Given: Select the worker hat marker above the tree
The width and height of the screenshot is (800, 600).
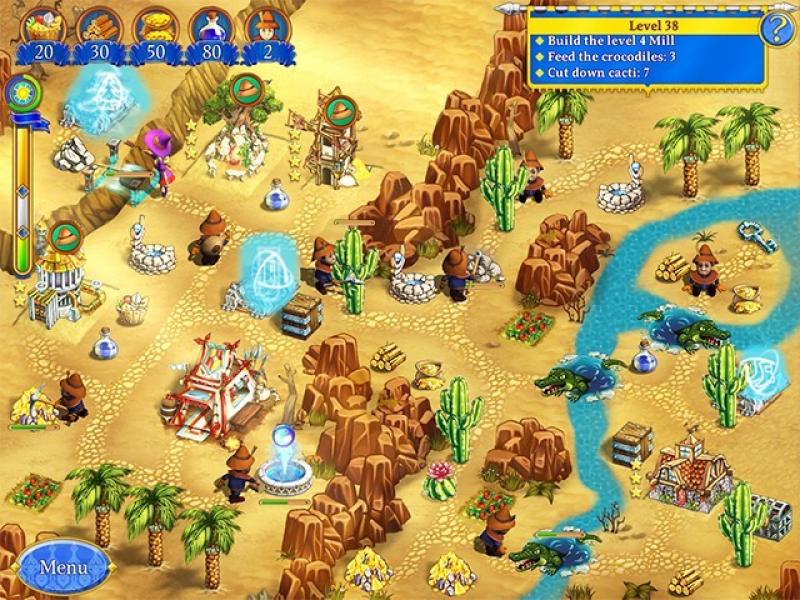Looking at the screenshot, I should 245,91.
